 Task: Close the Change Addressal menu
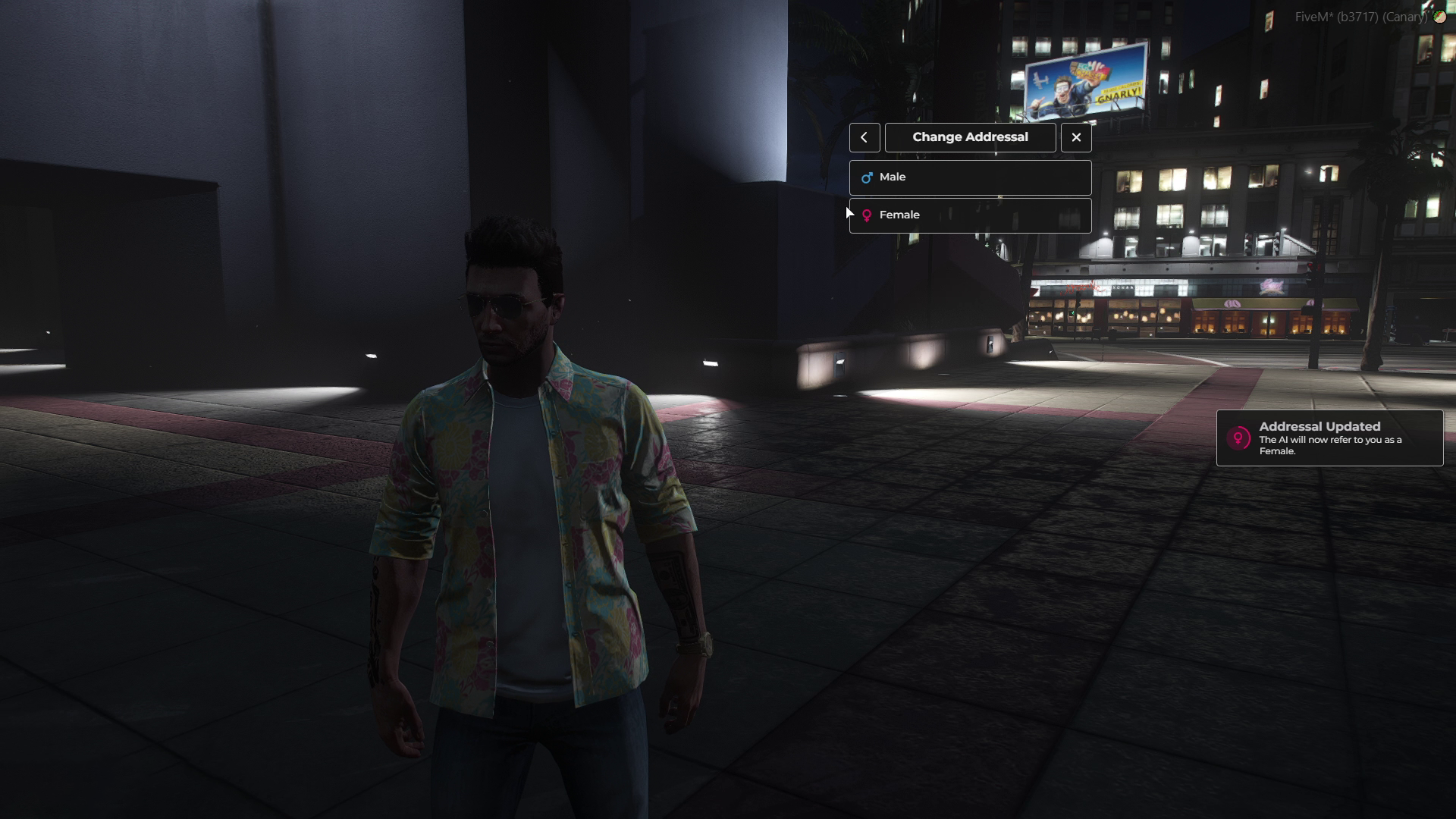[1076, 137]
